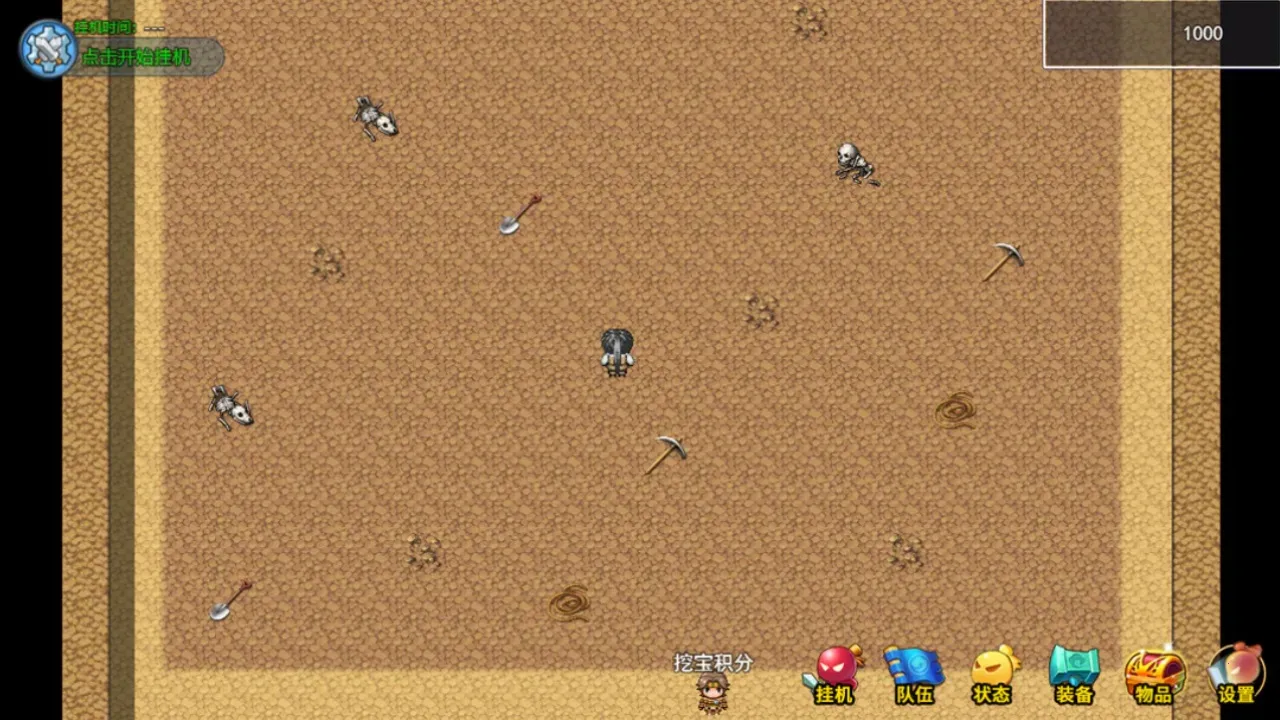1280x720 pixels.
Task: Pick up the pickaxe on the far right
Action: [x=1003, y=262]
